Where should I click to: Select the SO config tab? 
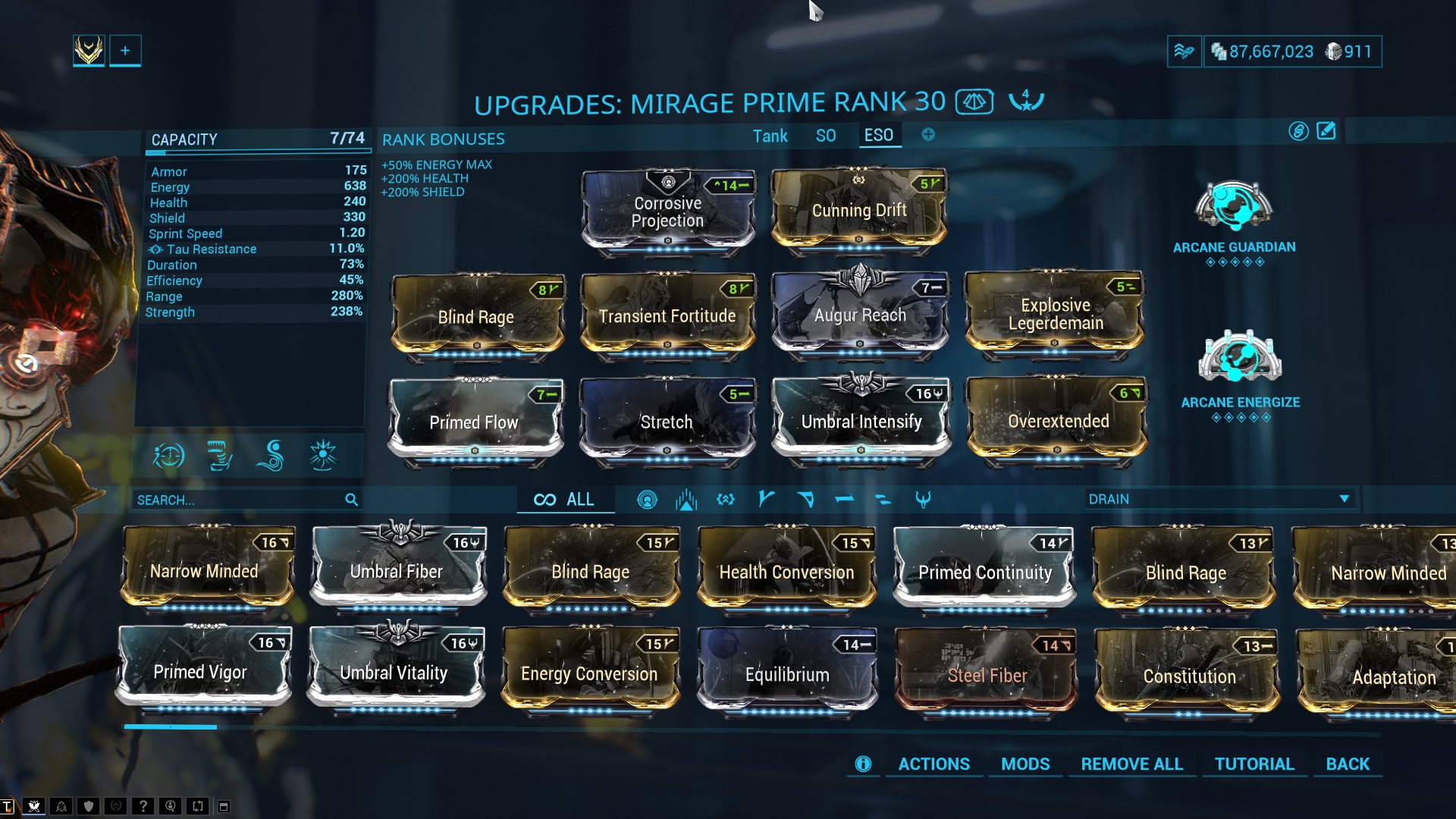pos(825,136)
